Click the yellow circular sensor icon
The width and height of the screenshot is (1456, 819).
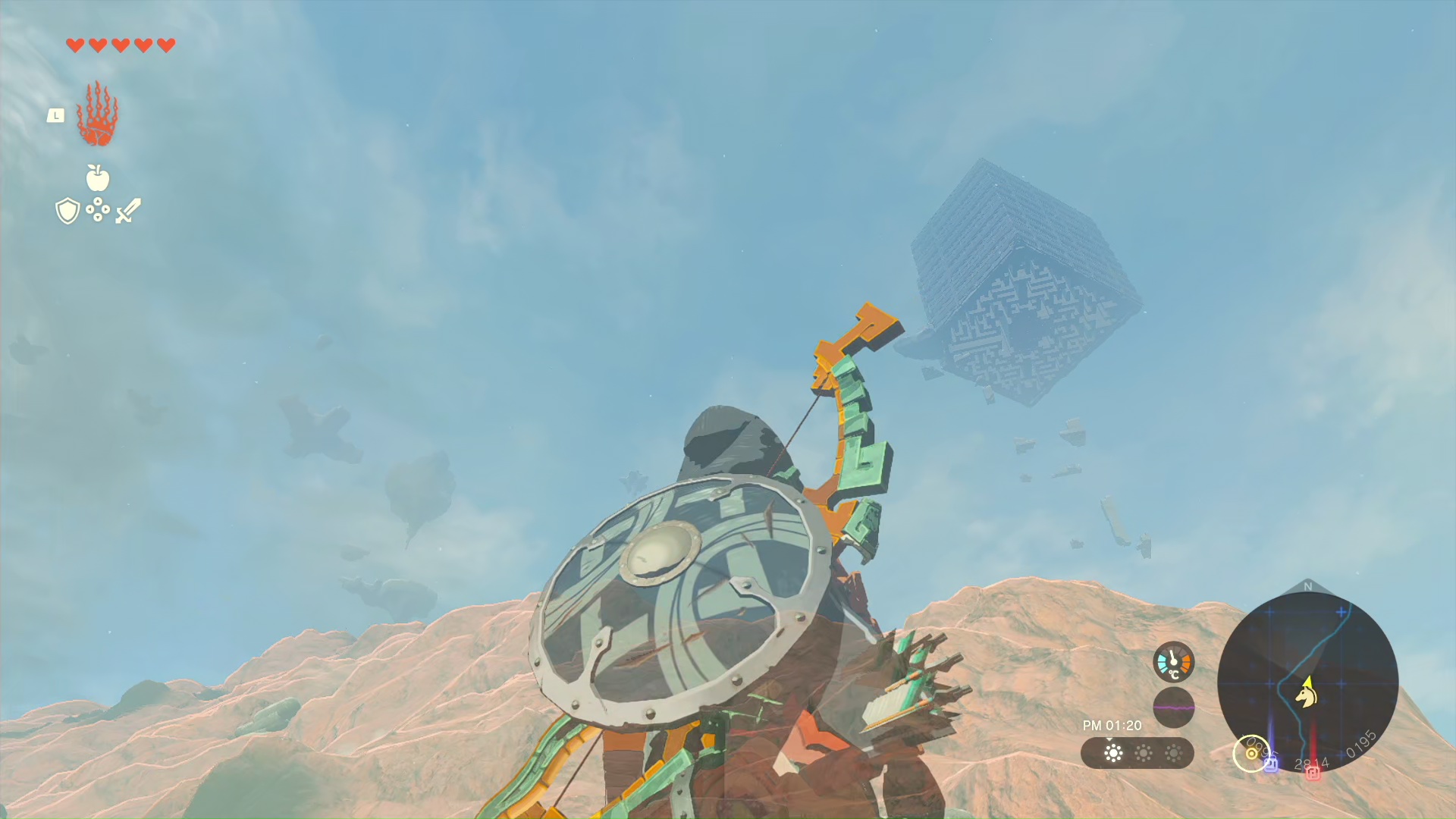[1250, 754]
